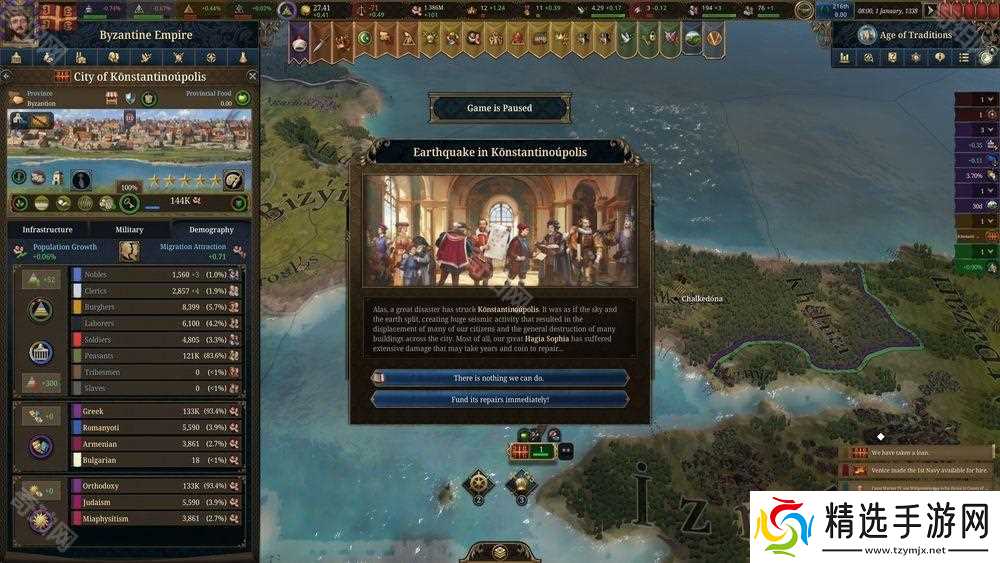Click the Miaphysitism religion row
The height and width of the screenshot is (563, 1000).
tap(157, 519)
